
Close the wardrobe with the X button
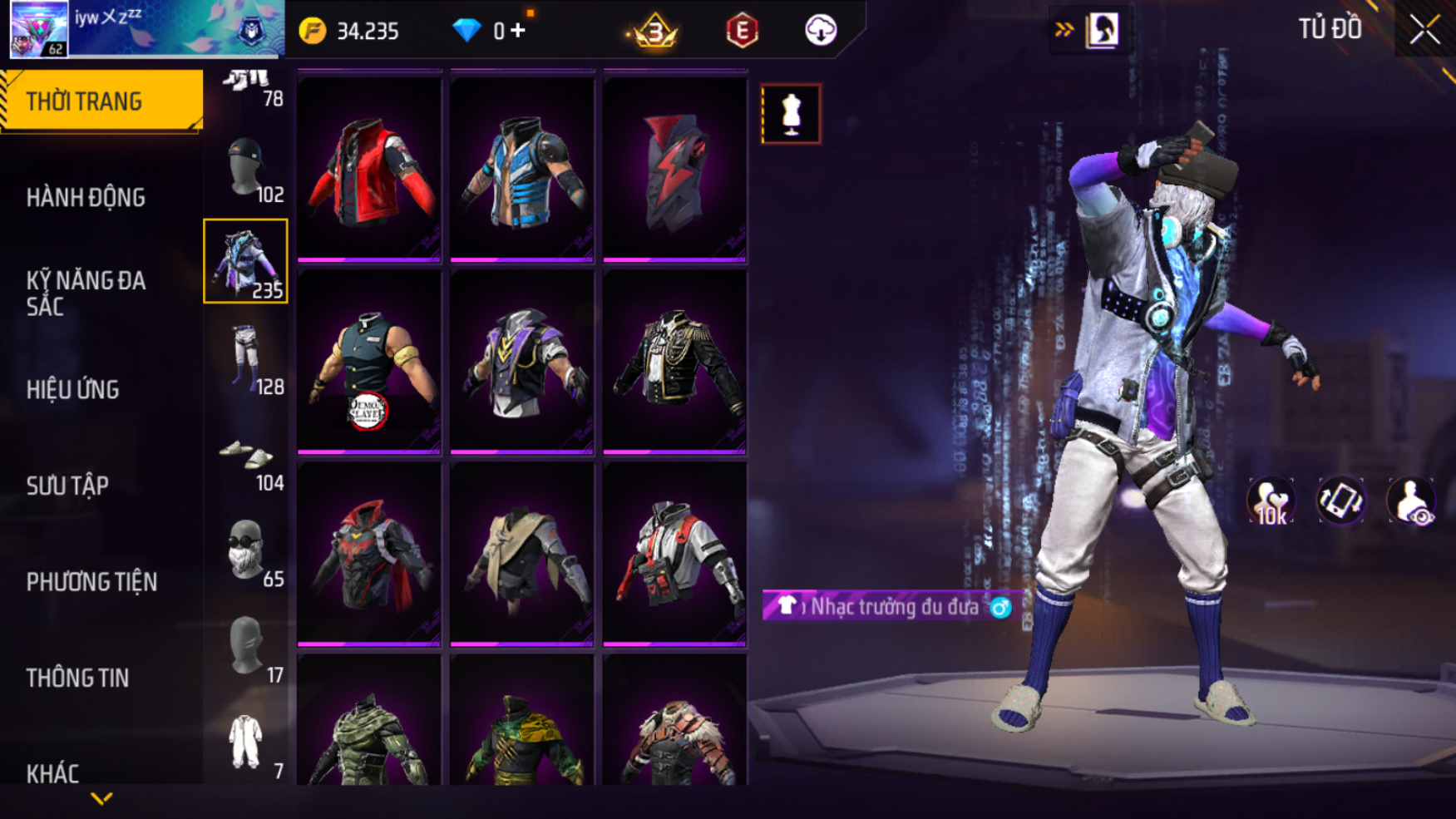(1424, 31)
